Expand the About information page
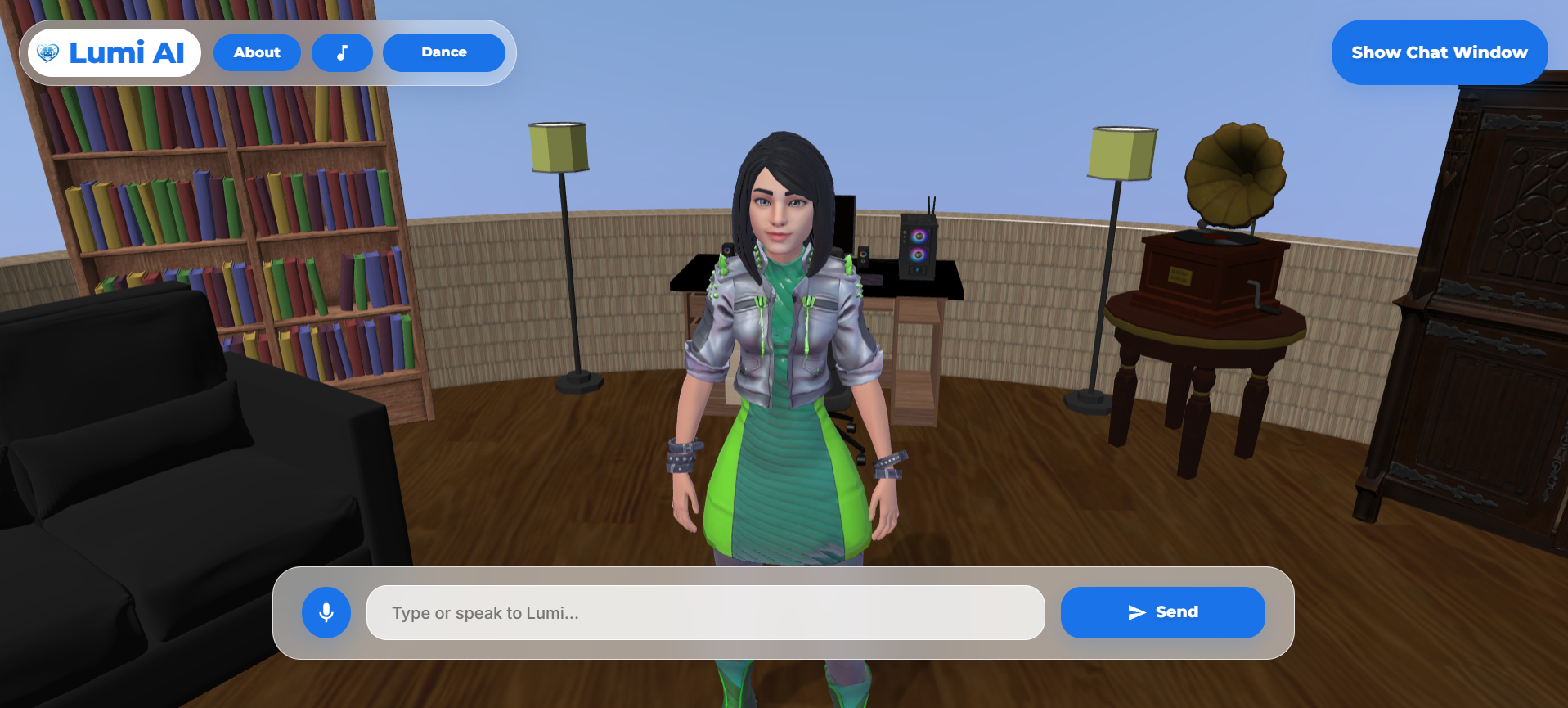This screenshot has height=708, width=1568. coord(257,52)
